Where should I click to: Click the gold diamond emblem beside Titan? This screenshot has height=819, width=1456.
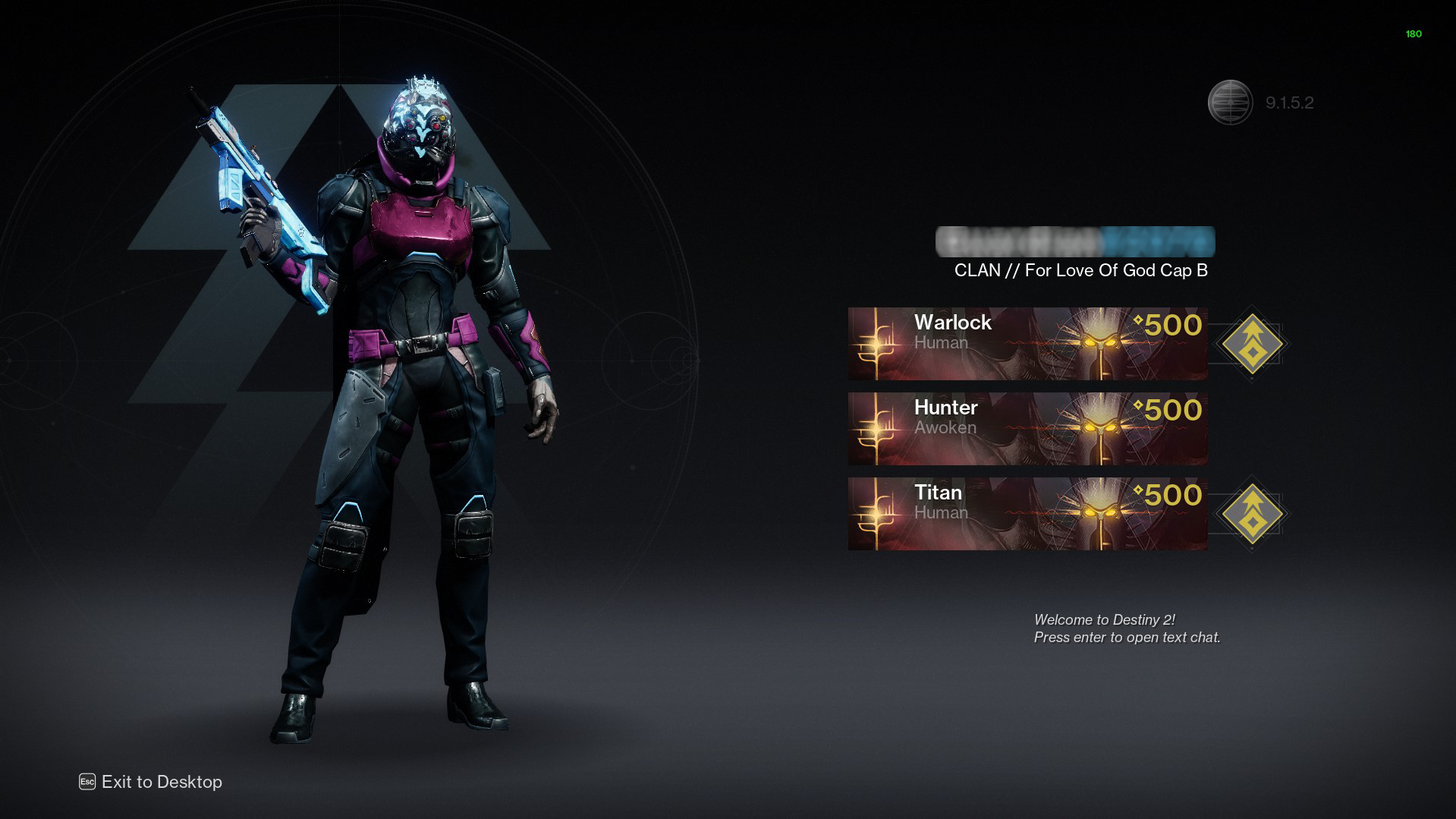click(1252, 514)
